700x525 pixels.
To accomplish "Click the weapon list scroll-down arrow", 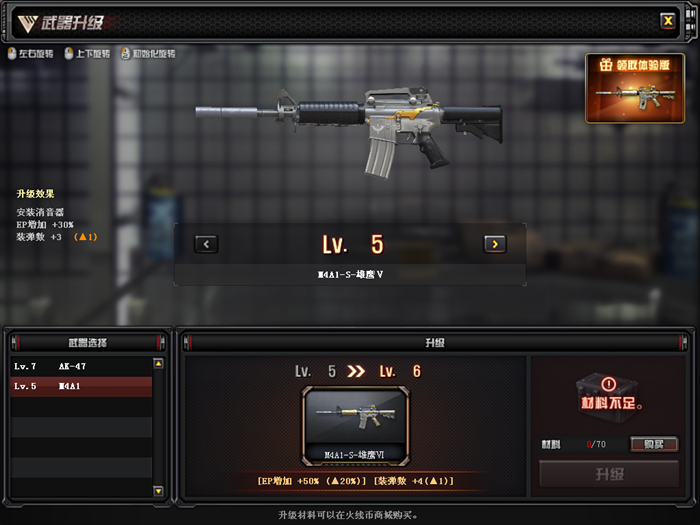I will pyautogui.click(x=157, y=491).
